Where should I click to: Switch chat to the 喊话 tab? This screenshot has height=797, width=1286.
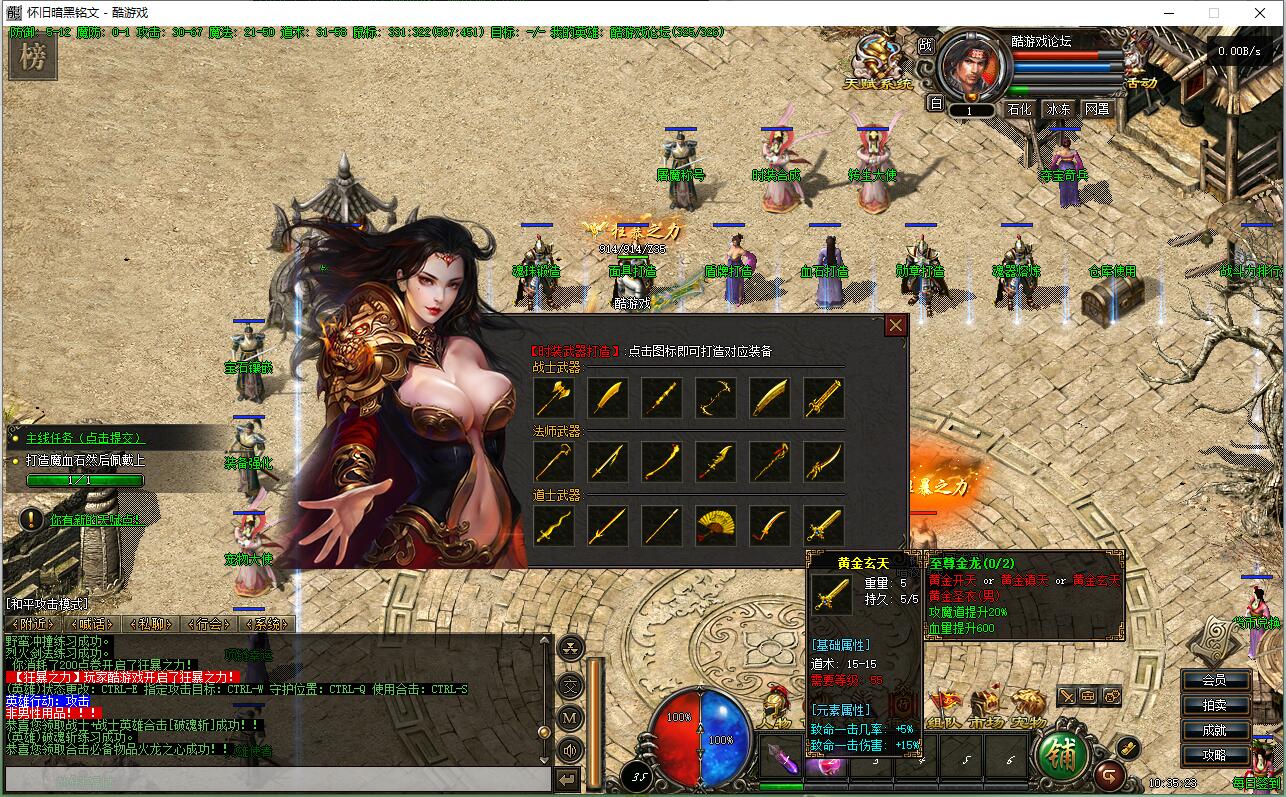[90, 624]
